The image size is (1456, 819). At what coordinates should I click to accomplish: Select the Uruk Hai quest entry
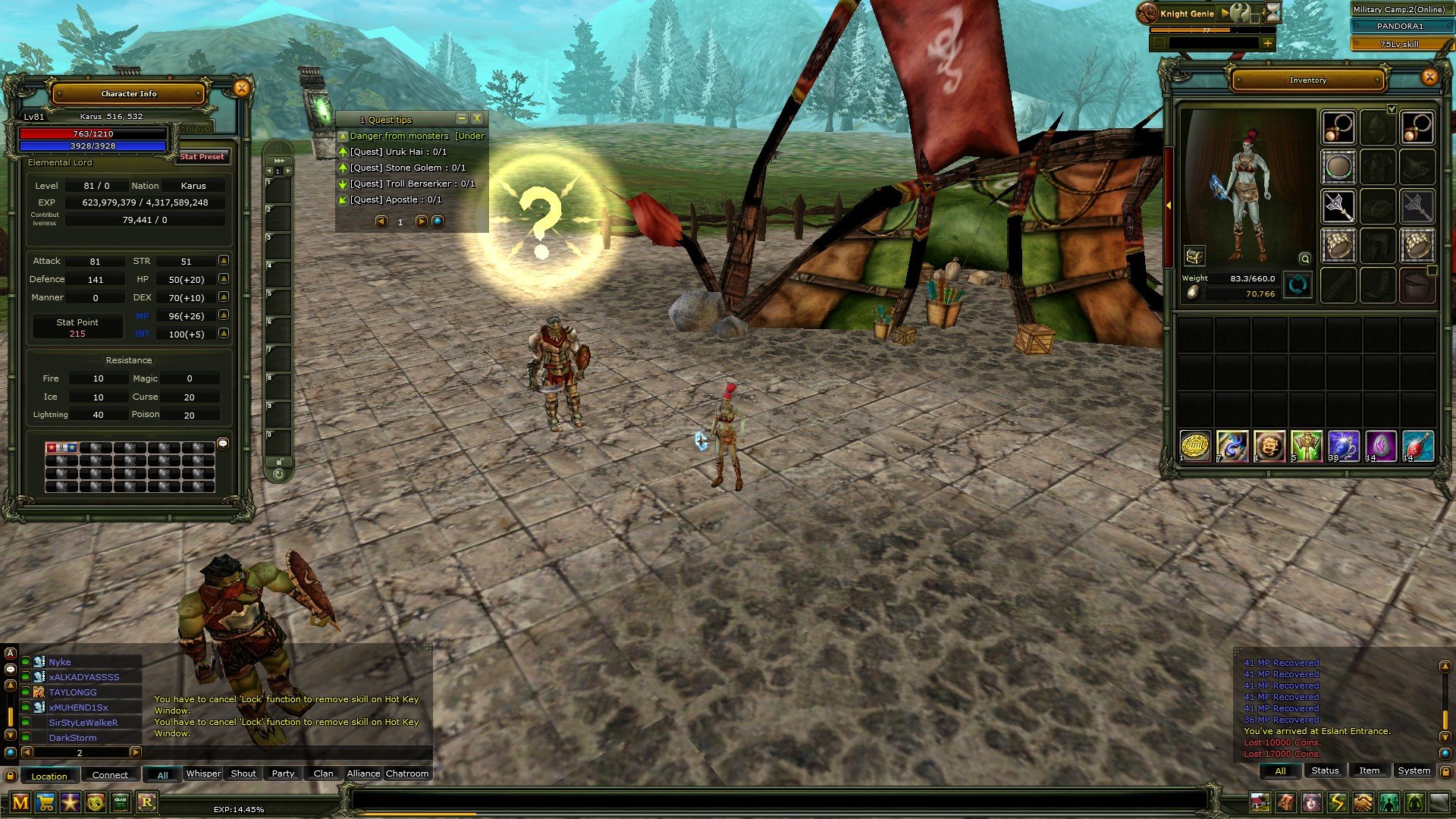tap(397, 152)
